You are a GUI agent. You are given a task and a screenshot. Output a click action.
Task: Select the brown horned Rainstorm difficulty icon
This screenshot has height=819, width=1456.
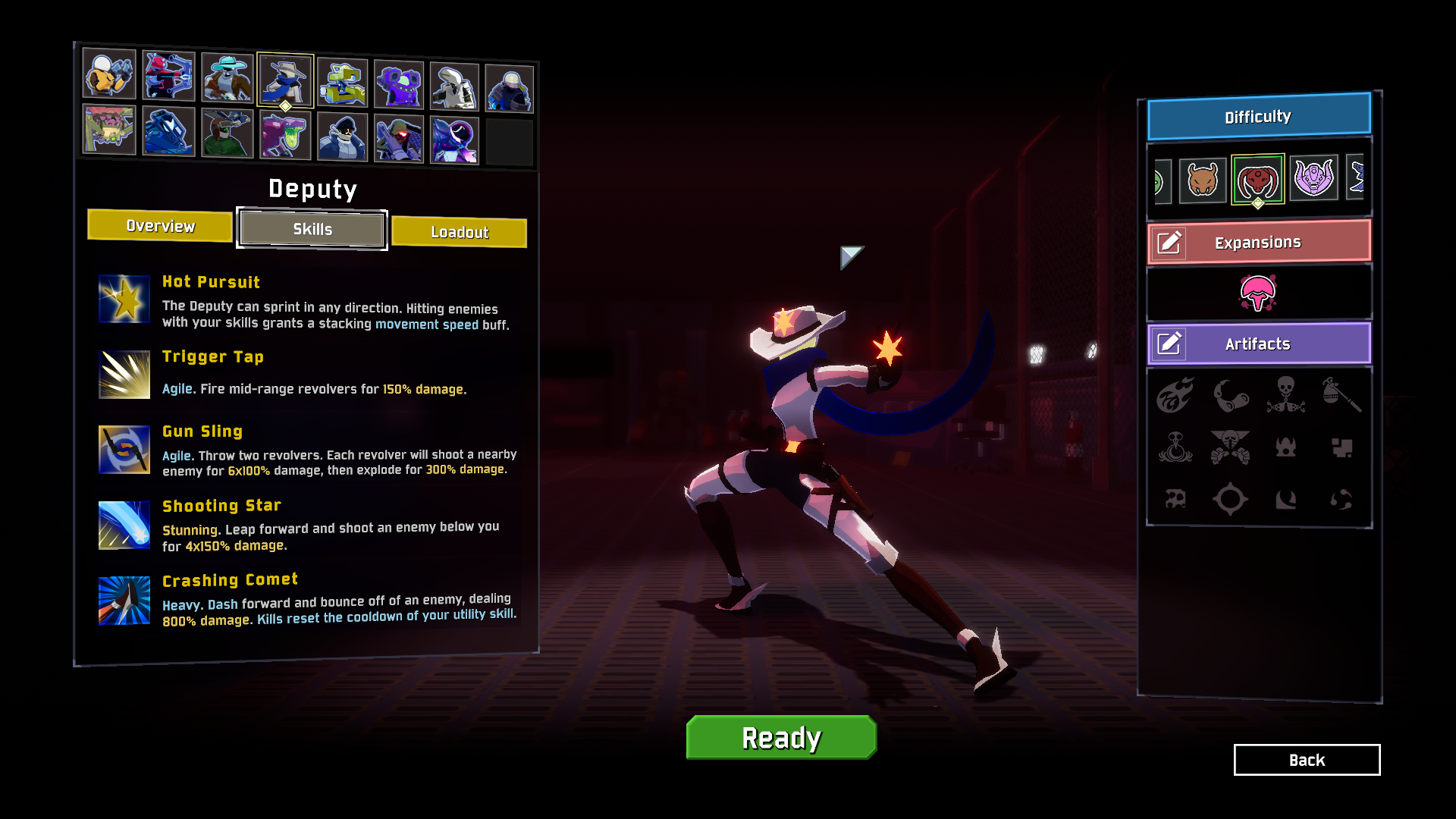tap(1202, 180)
